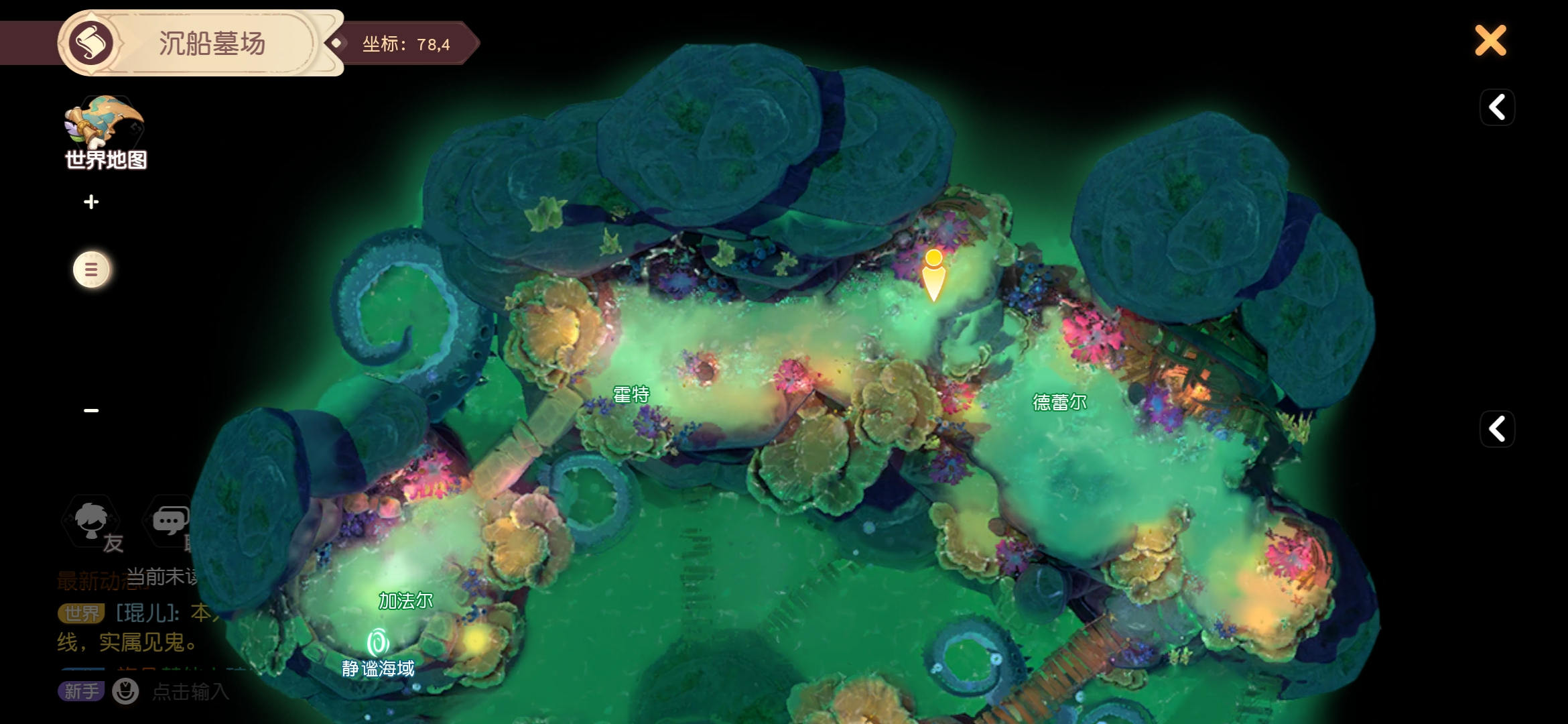The height and width of the screenshot is (724, 1568).
Task: Open the World Map (世界地图)
Action: [105, 133]
